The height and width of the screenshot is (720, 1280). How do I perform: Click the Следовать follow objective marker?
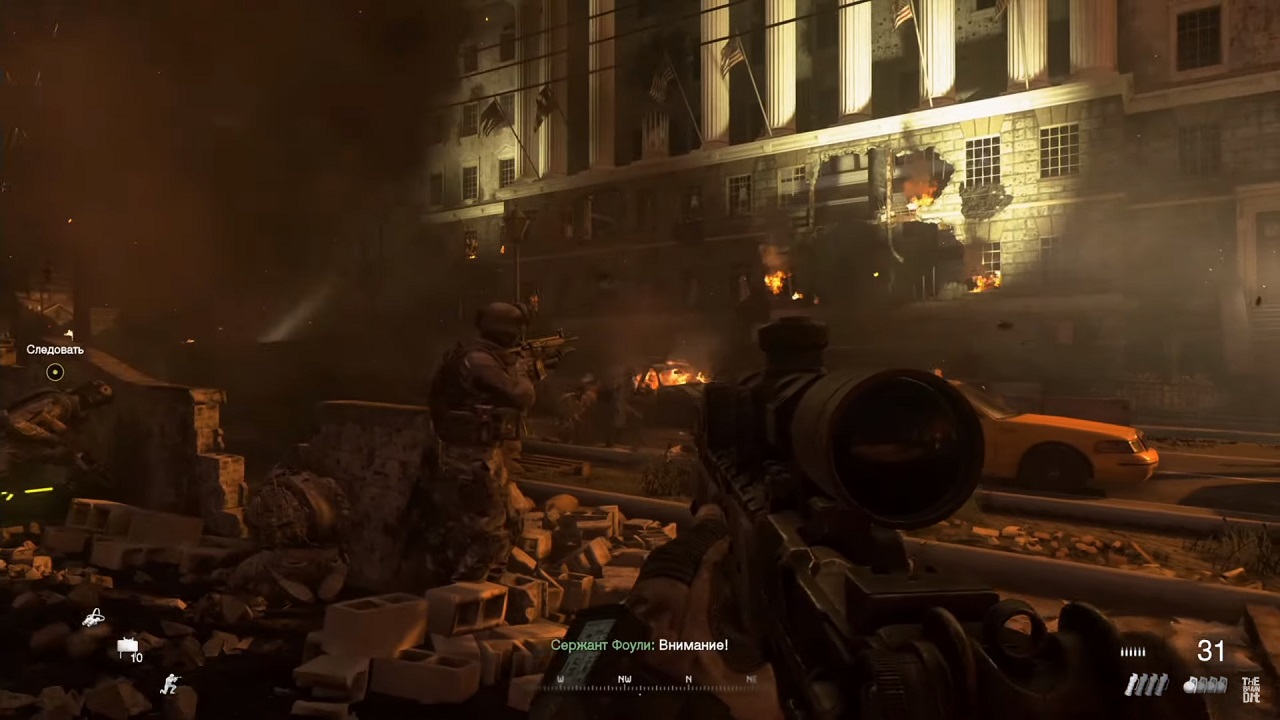(x=55, y=350)
